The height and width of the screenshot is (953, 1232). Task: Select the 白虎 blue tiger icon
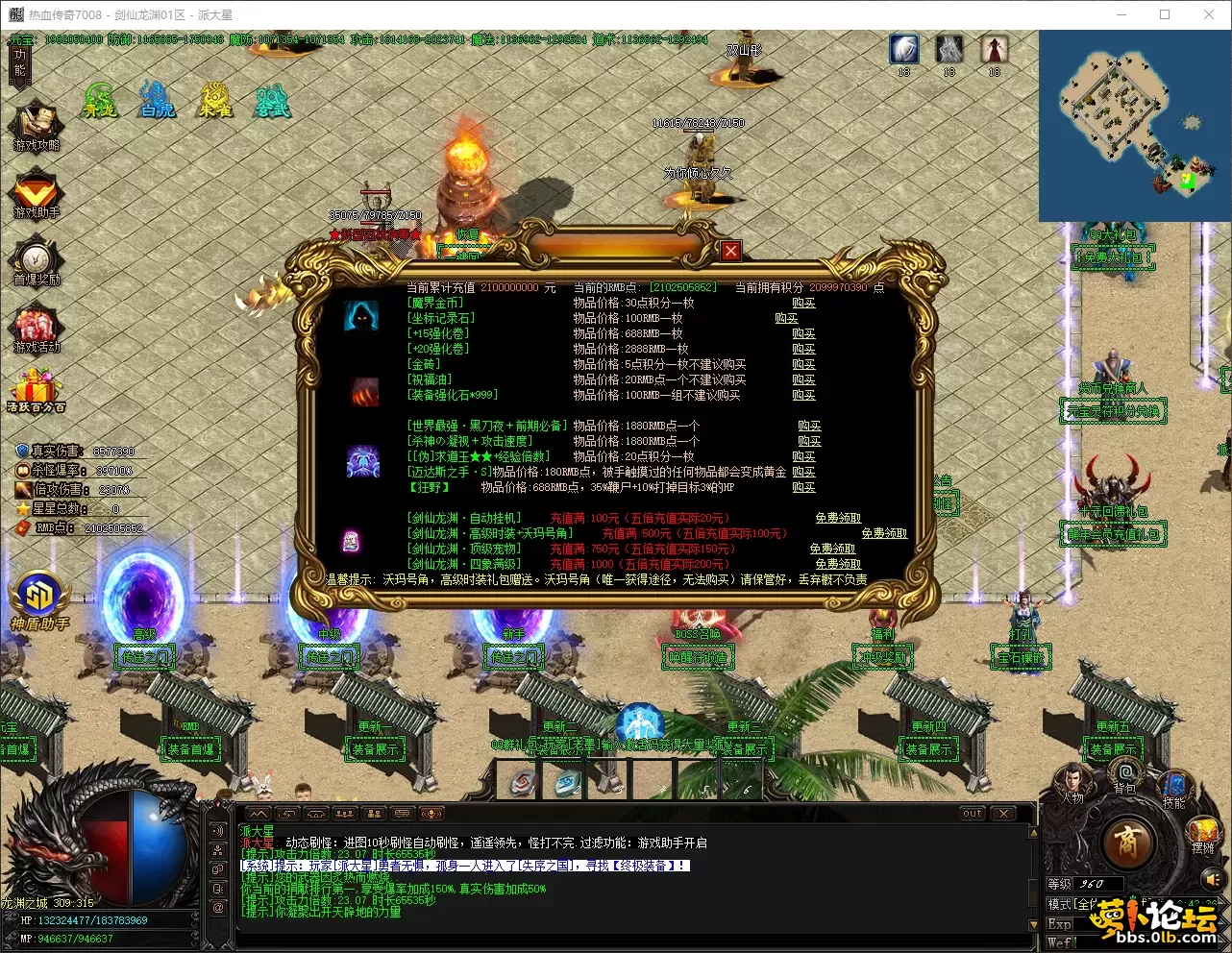click(x=157, y=100)
